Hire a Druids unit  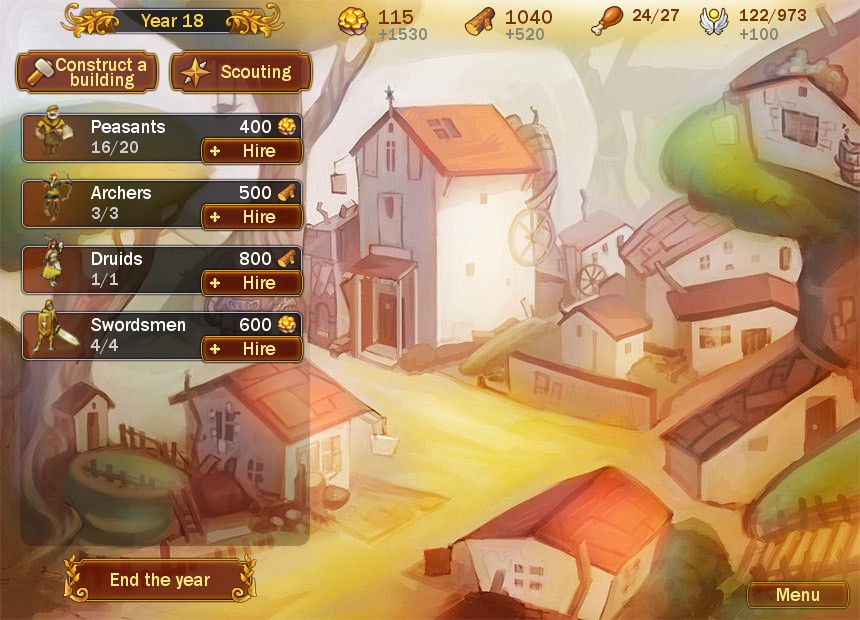click(252, 283)
